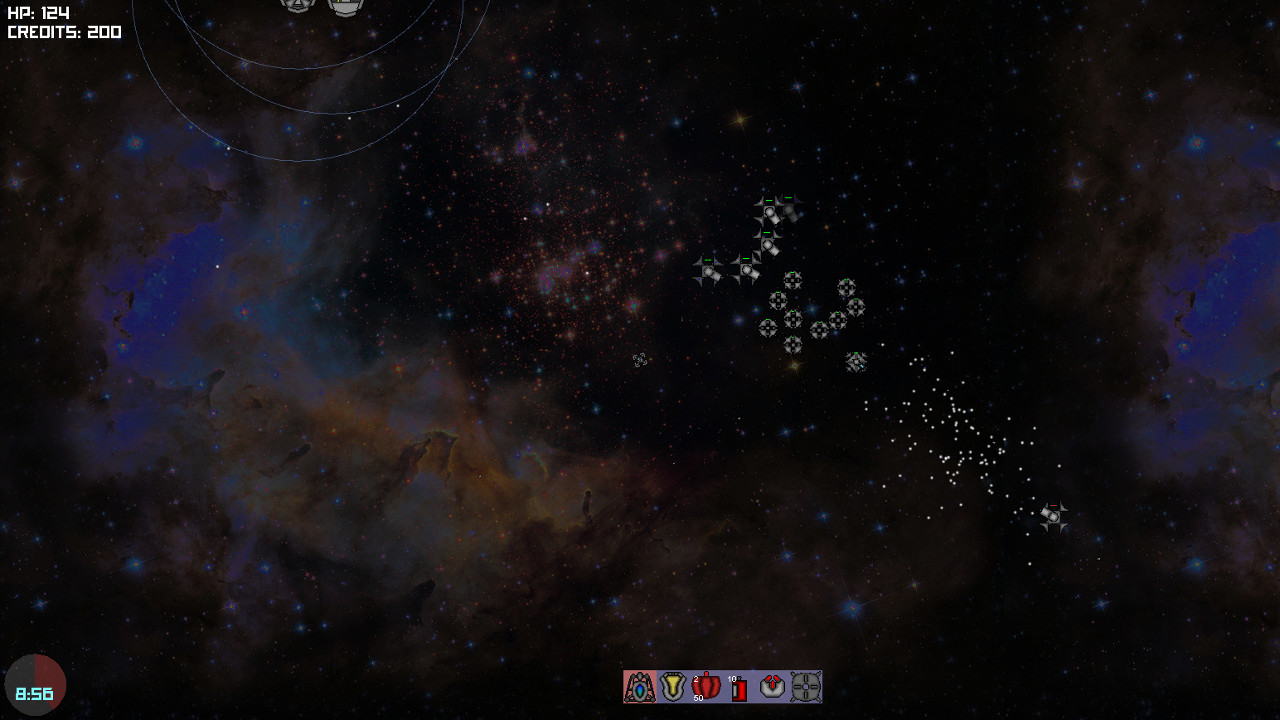This screenshot has height=720, width=1280.
Task: Select the blue-gem ship icon in hotbar
Action: click(x=640, y=687)
